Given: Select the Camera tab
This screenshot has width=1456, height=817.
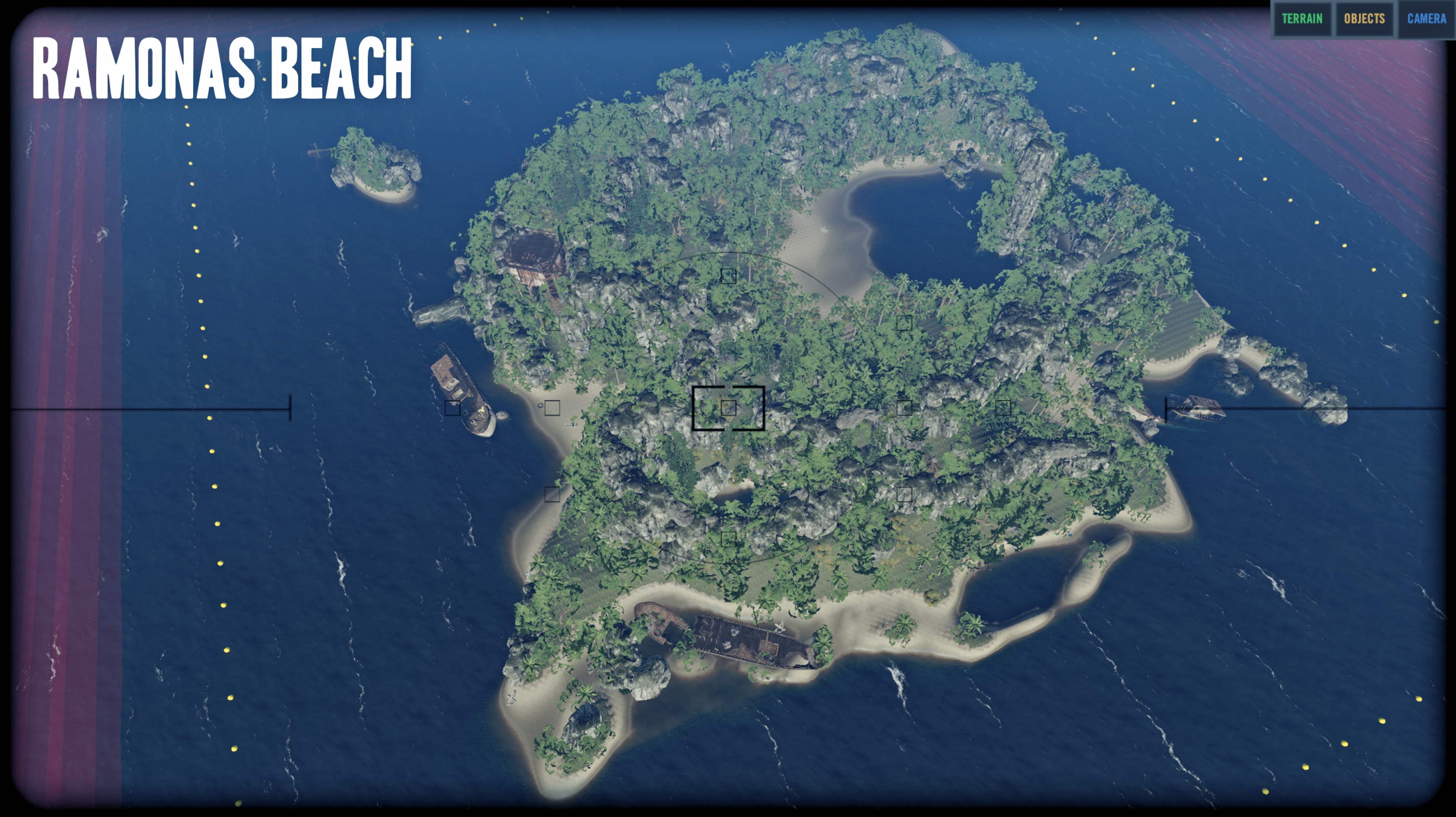Looking at the screenshot, I should click(1426, 19).
